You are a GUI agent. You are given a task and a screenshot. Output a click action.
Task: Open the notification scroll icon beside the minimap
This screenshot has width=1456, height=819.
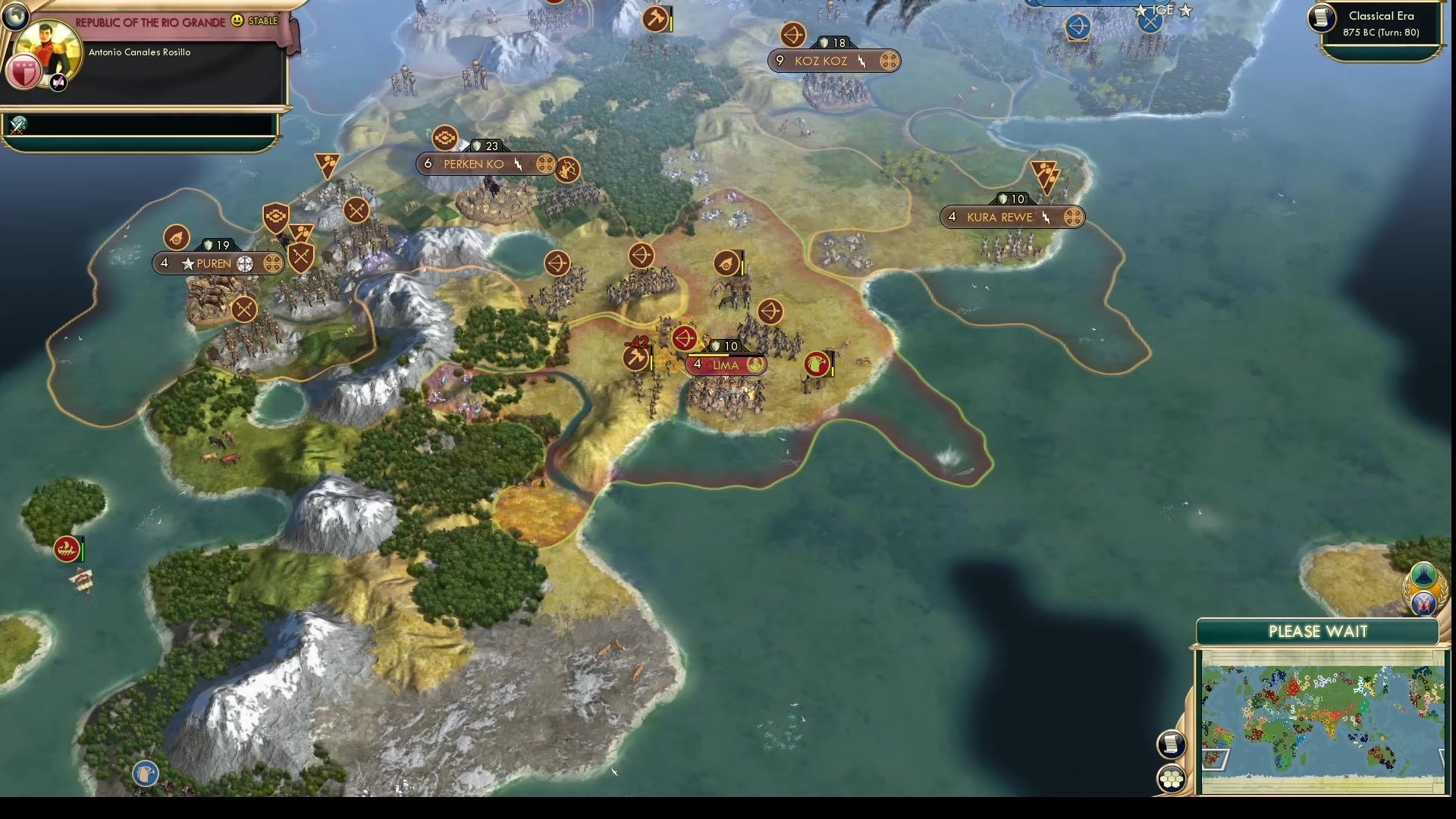(x=1172, y=745)
